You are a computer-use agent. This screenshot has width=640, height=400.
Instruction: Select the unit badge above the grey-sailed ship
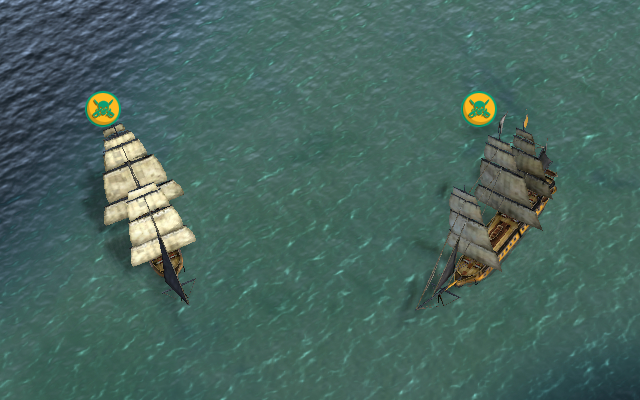click(x=479, y=108)
